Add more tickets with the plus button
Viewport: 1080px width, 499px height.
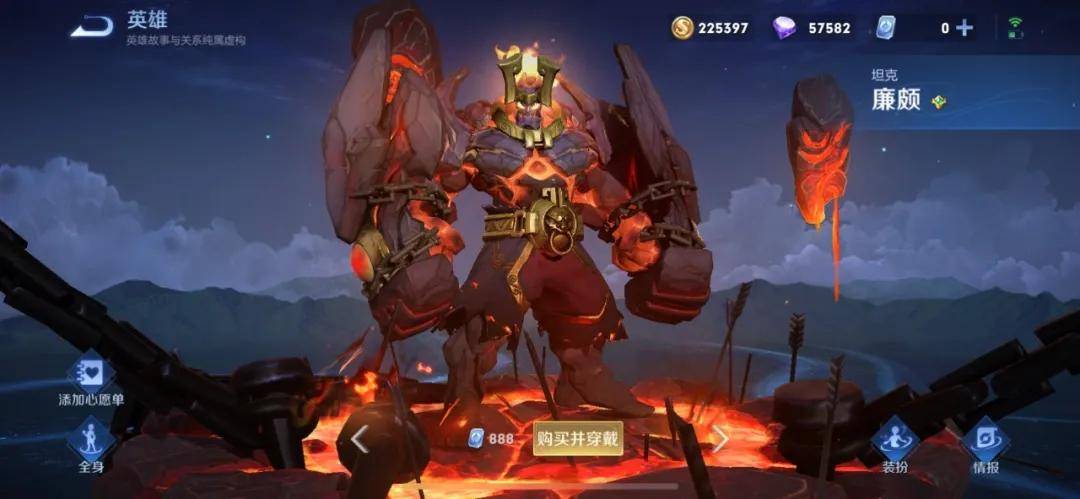tap(964, 28)
